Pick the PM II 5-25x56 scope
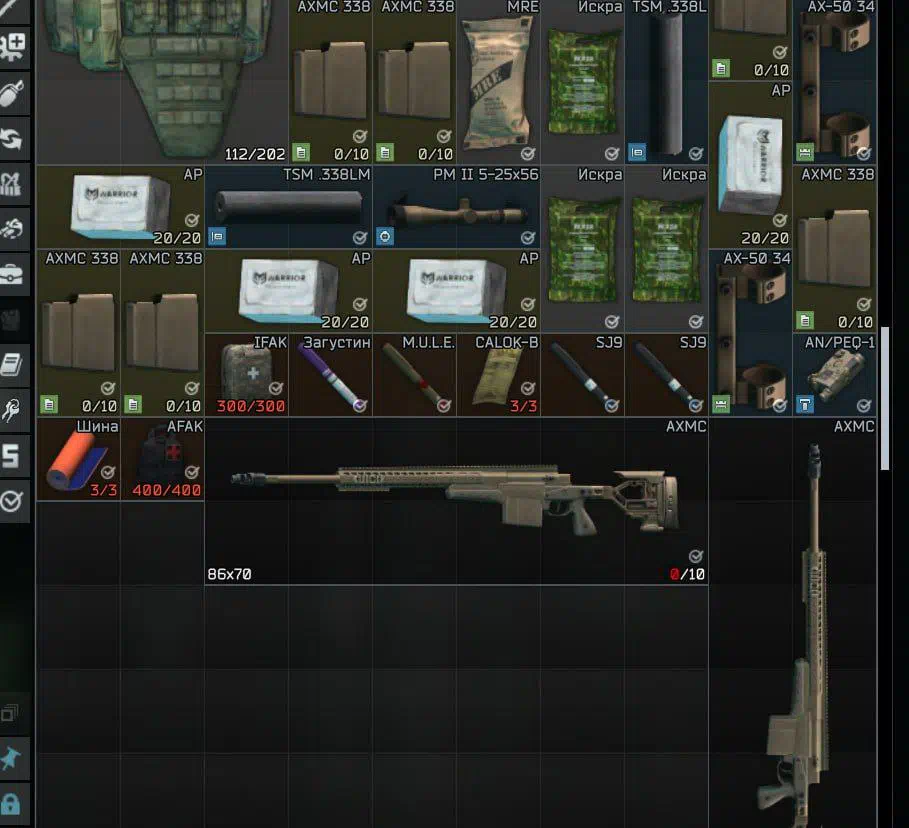Viewport: 909px width, 828px height. pos(456,208)
